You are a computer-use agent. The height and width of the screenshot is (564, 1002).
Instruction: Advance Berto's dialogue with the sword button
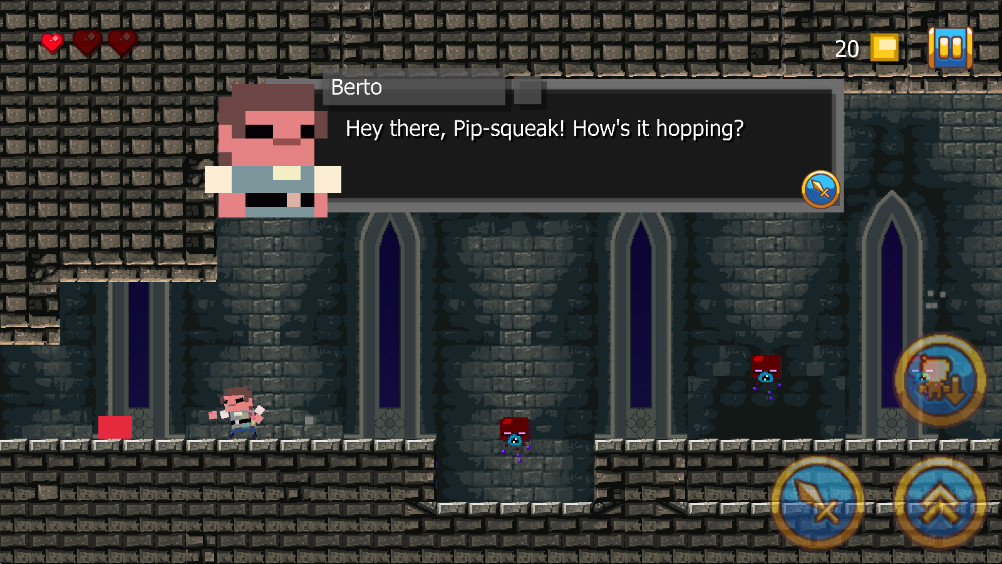(x=820, y=188)
